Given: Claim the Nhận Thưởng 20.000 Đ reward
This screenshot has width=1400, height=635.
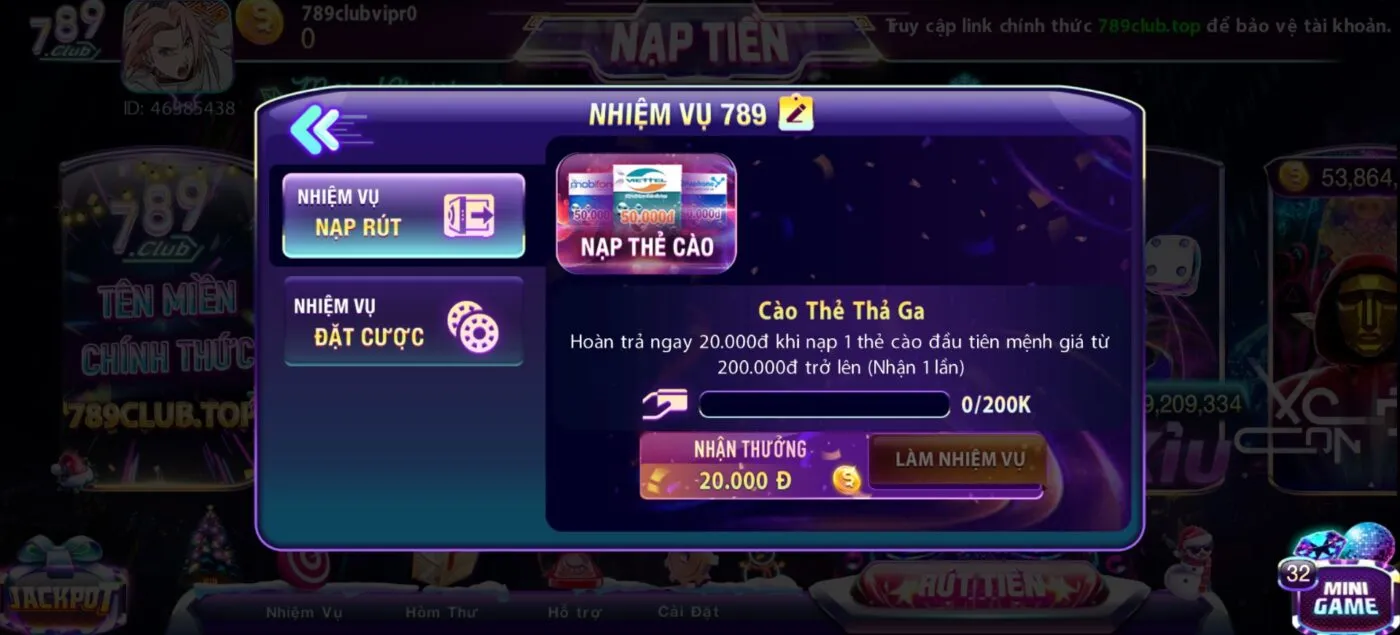Looking at the screenshot, I should pyautogui.click(x=752, y=466).
